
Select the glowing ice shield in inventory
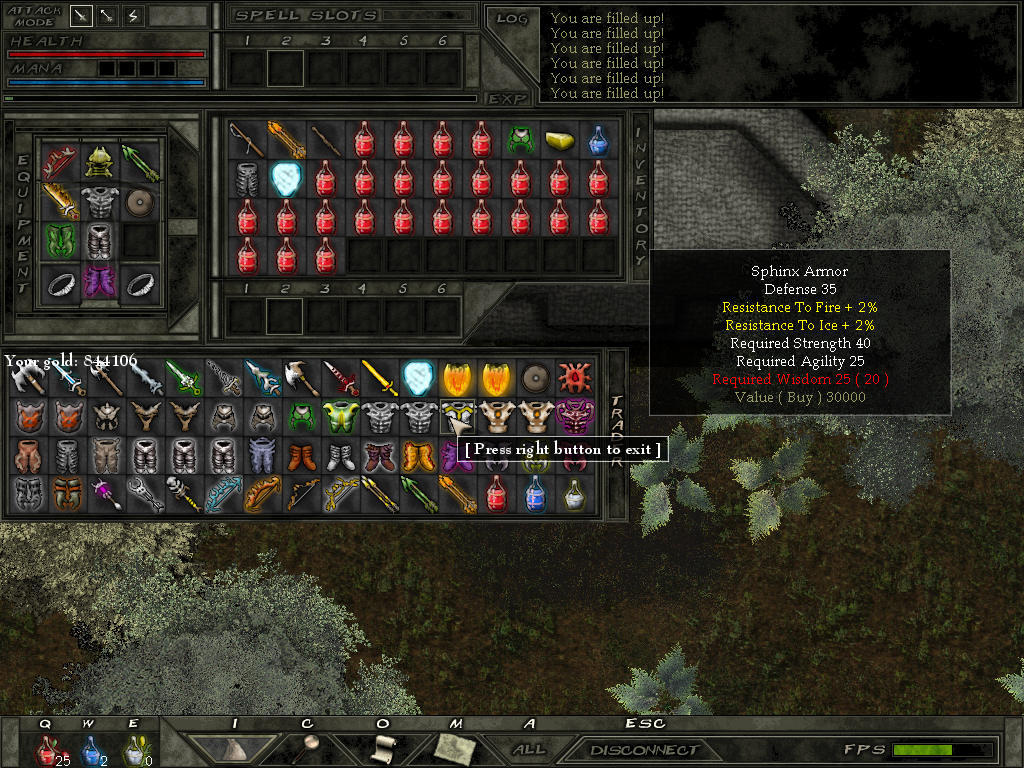pos(286,179)
